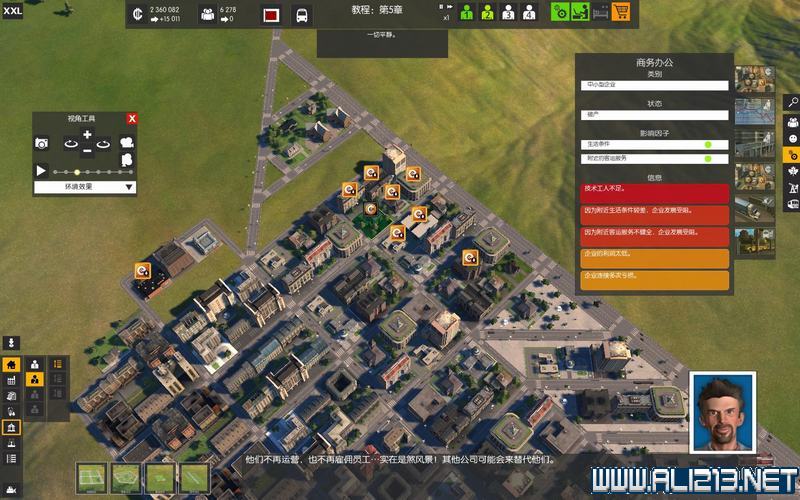The image size is (800, 500).
Task: Choose the first grid zoning layout thumbnail
Action: (92, 476)
